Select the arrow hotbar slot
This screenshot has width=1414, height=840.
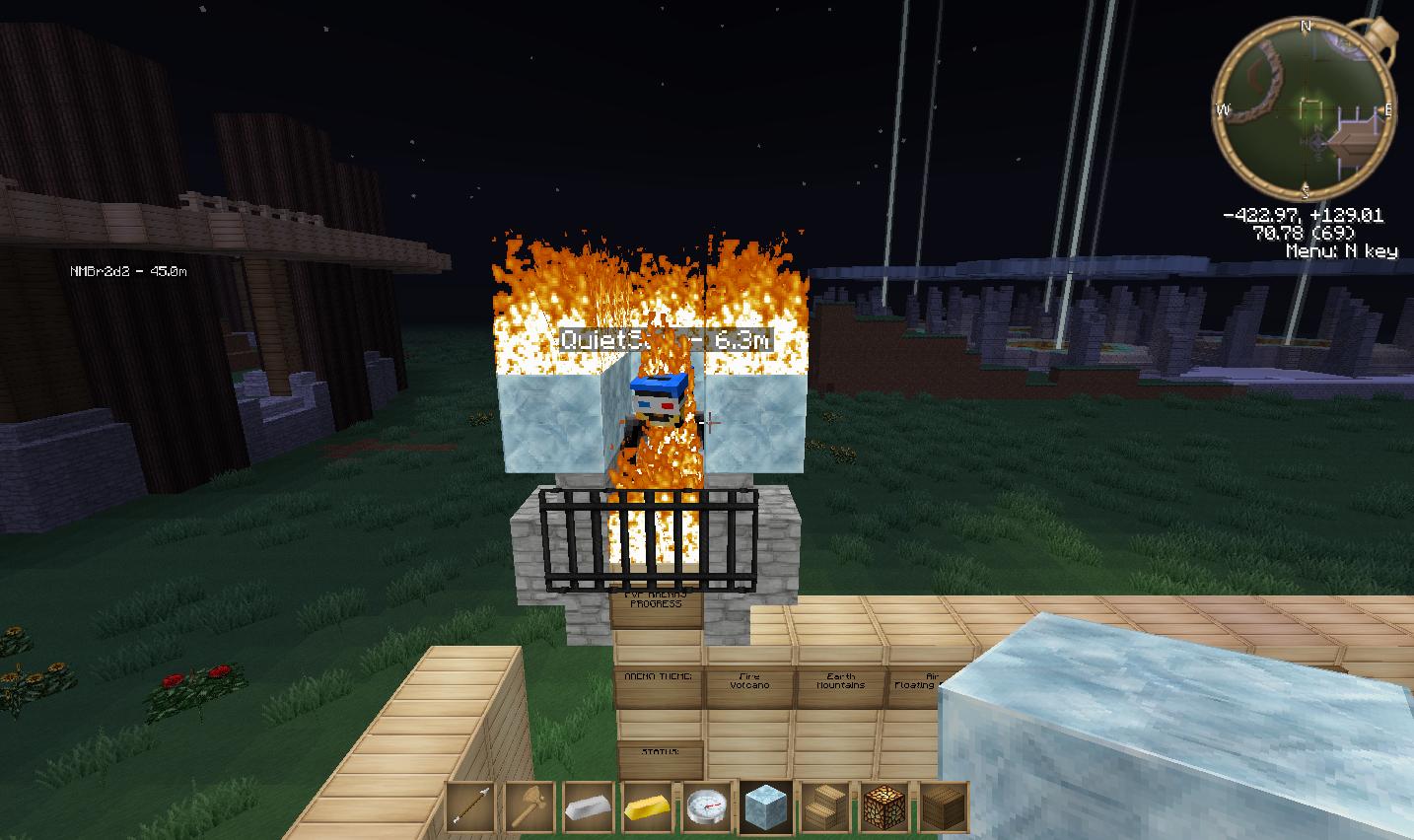point(470,808)
